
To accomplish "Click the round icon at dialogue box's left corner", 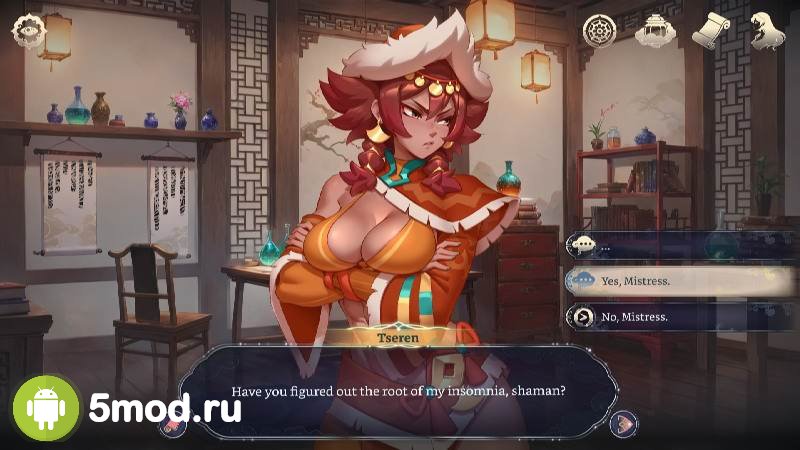I will [172, 422].
